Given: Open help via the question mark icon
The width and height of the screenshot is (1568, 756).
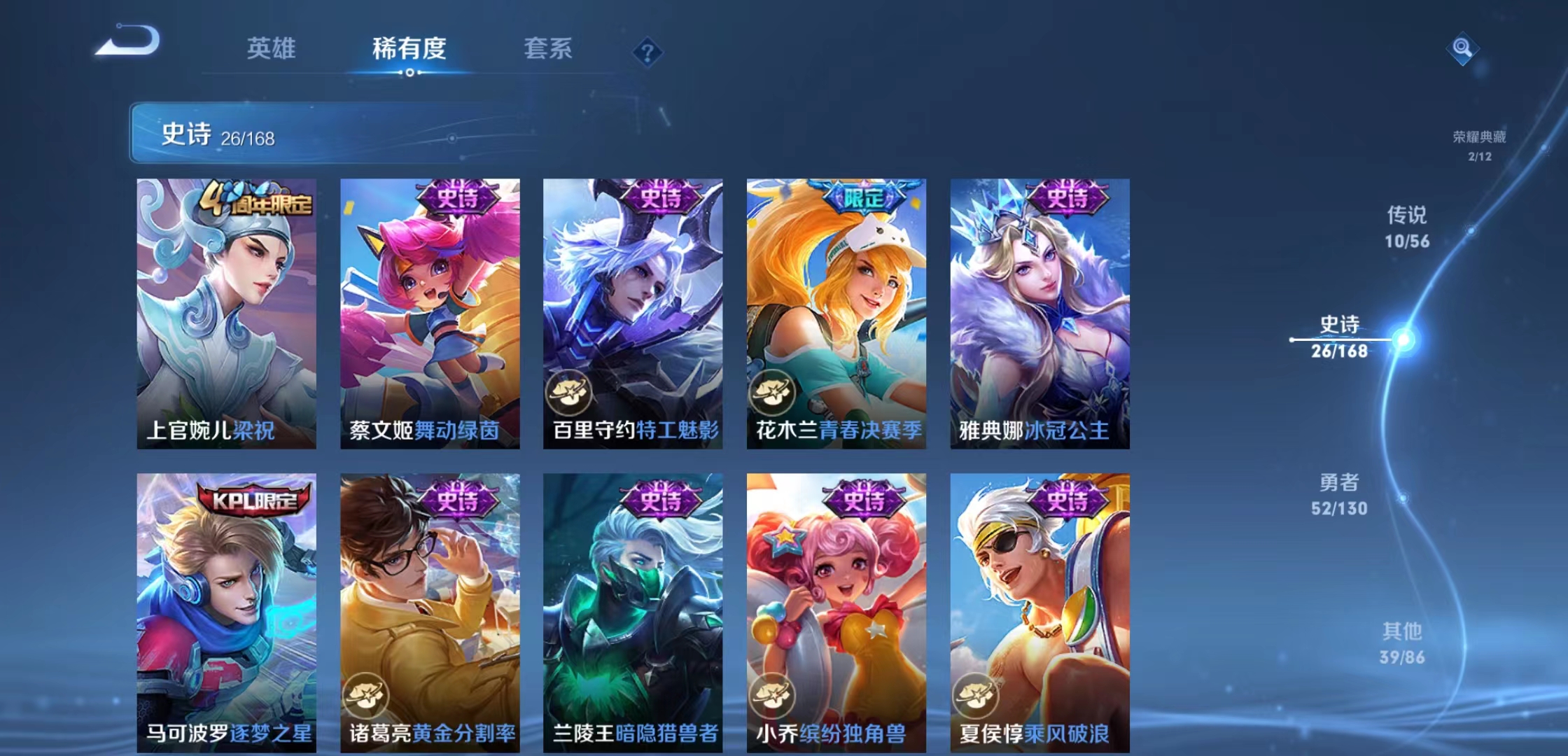Looking at the screenshot, I should (648, 52).
